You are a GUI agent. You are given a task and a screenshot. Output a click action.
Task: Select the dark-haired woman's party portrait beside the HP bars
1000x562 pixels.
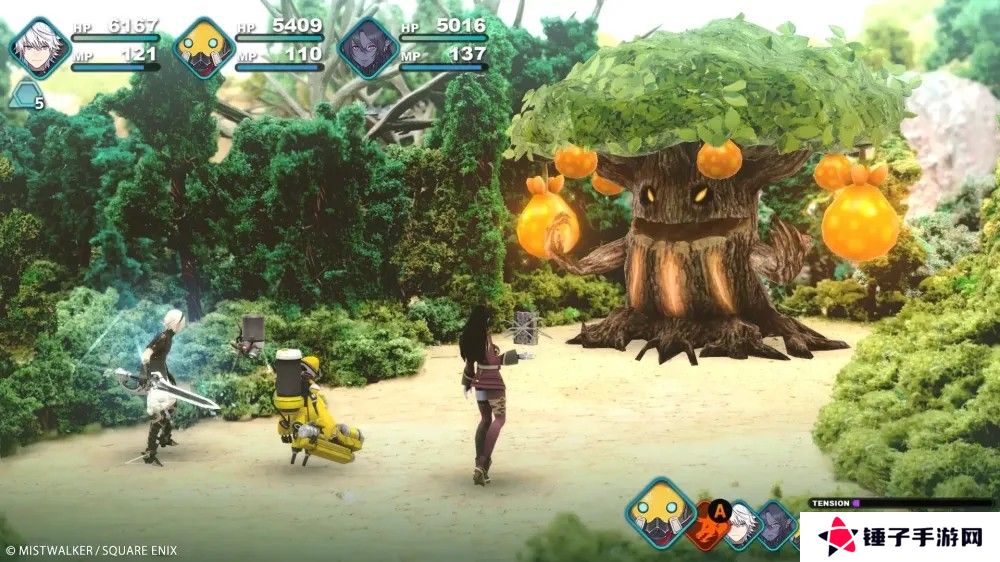coord(368,47)
